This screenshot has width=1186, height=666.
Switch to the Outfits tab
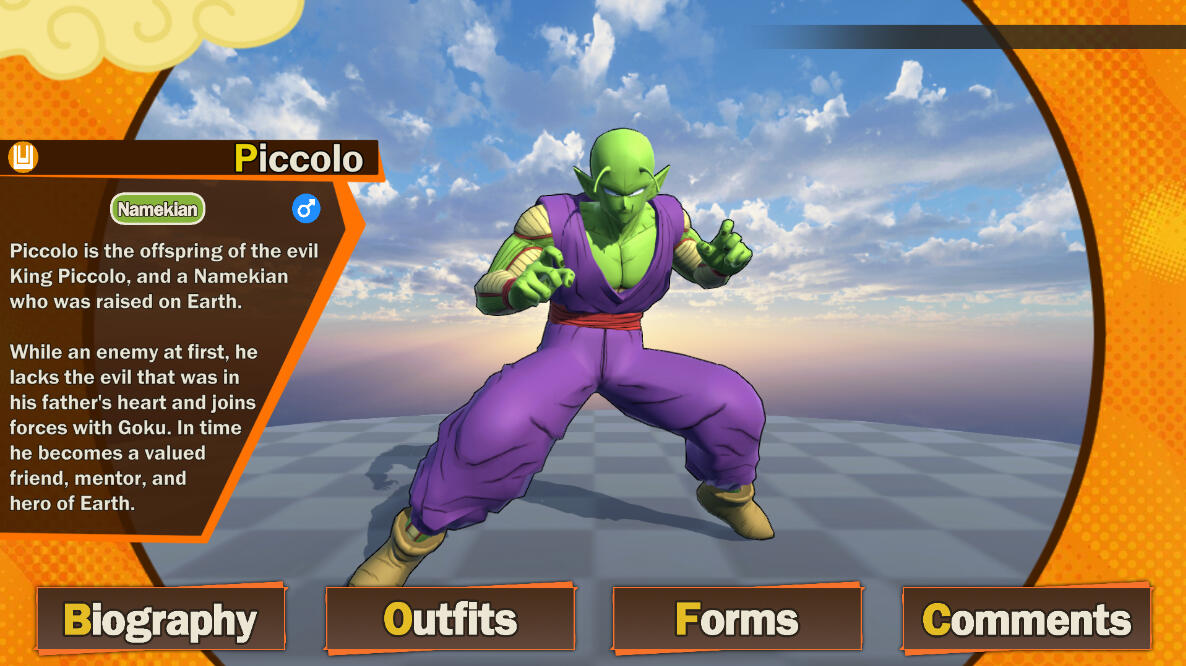click(x=450, y=620)
